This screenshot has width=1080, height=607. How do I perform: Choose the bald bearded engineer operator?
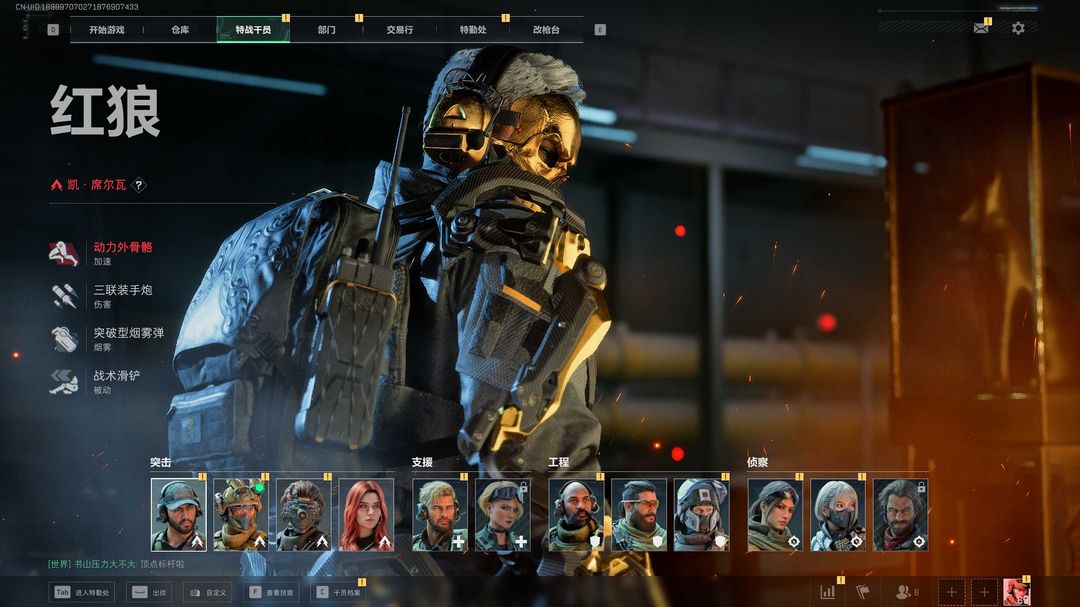coord(576,515)
